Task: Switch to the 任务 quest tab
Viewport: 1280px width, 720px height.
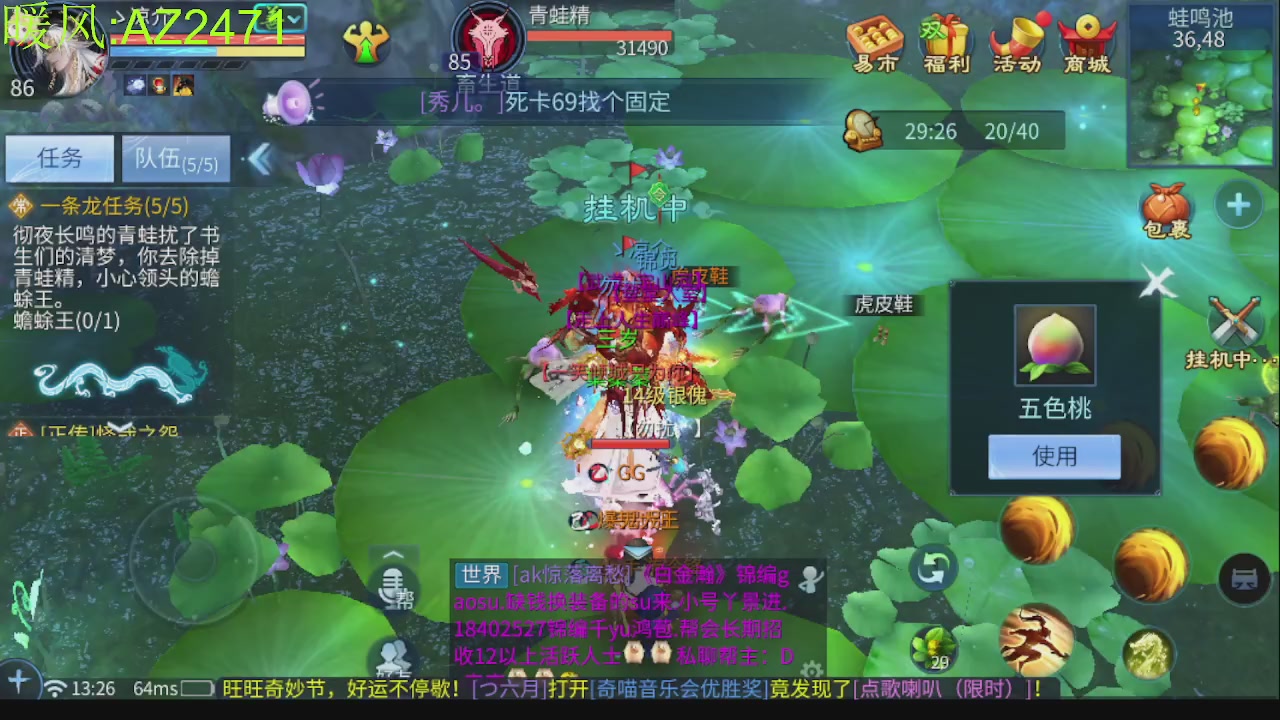Action: pyautogui.click(x=58, y=158)
